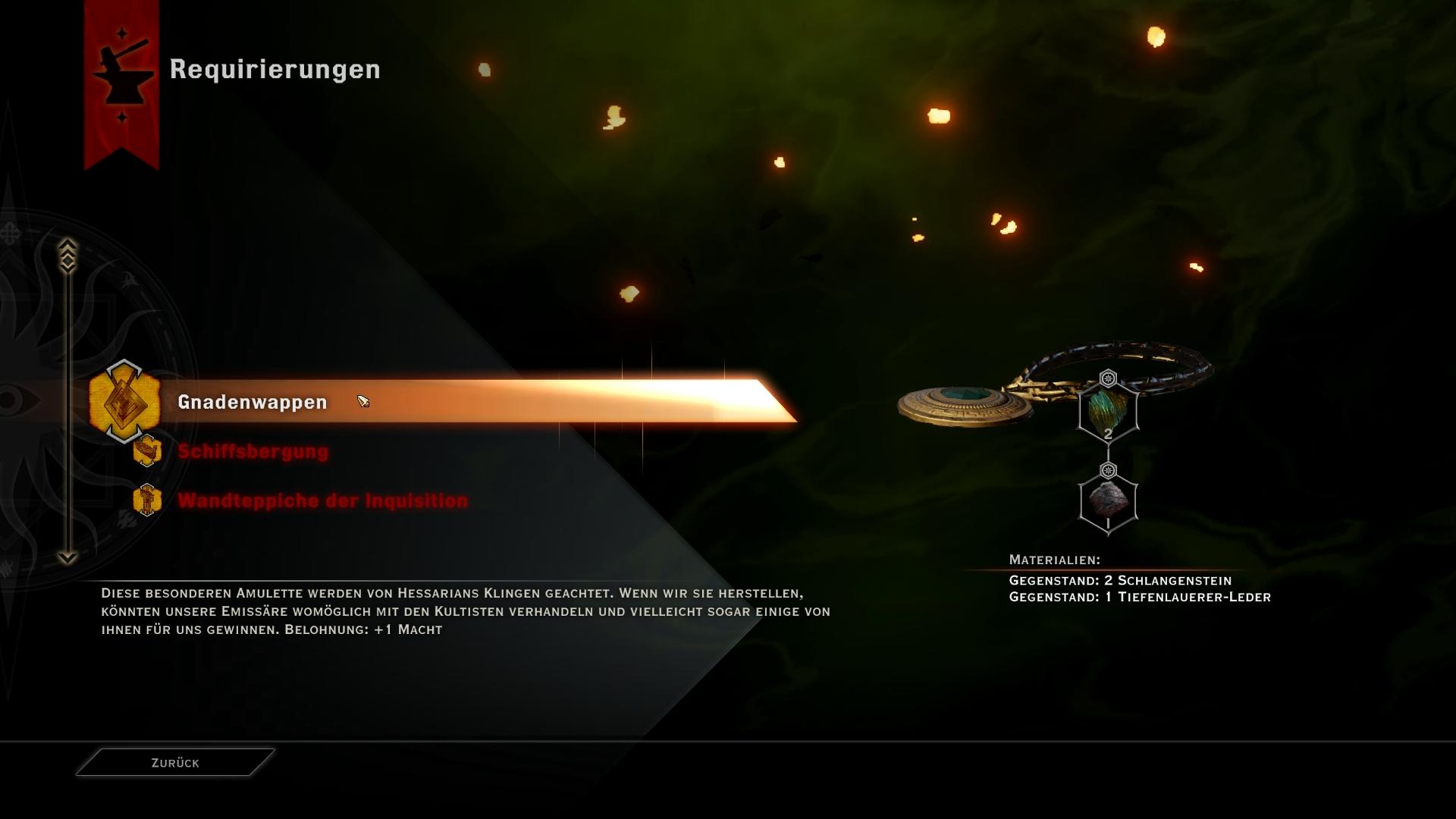Select the Tiefenlauerer-Leder material slot
Viewport: 1456px width, 819px height.
[x=1108, y=501]
